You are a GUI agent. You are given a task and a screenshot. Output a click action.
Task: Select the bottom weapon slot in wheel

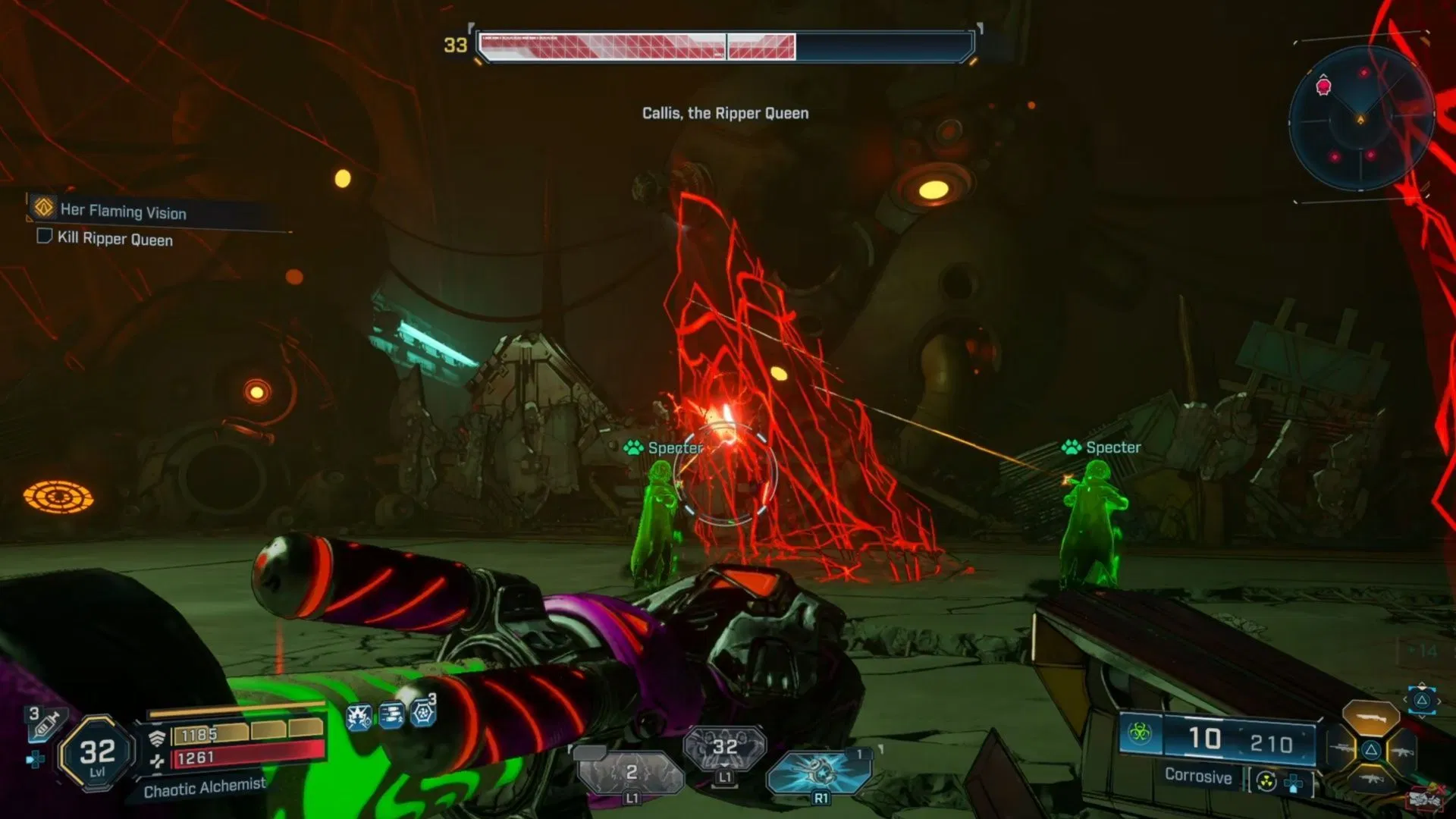pos(1371,780)
